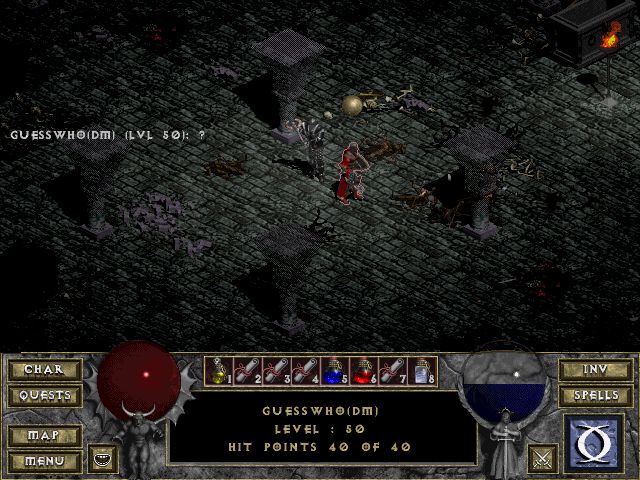Open the current spell selection icon

[595, 442]
